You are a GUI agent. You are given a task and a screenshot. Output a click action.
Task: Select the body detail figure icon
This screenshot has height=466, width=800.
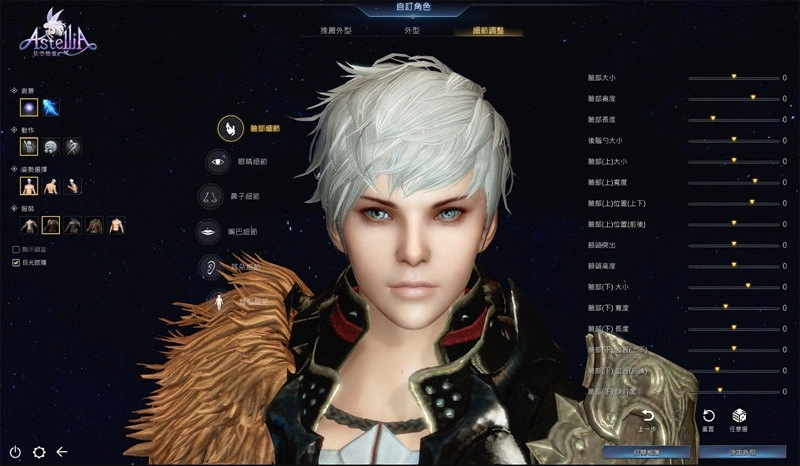(x=219, y=298)
